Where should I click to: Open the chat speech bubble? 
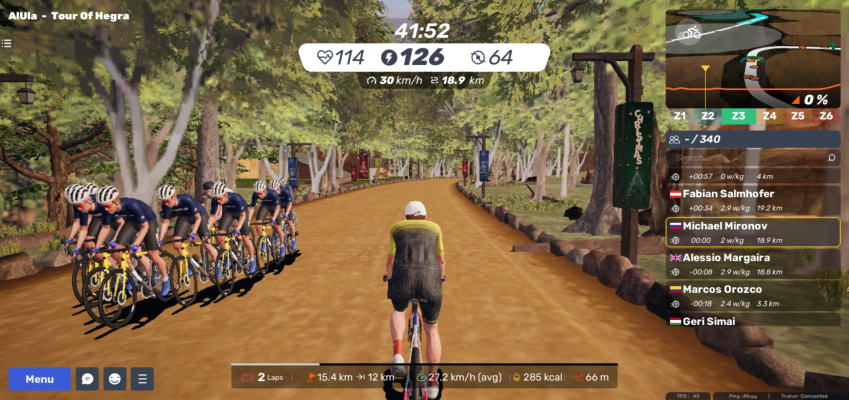click(88, 379)
